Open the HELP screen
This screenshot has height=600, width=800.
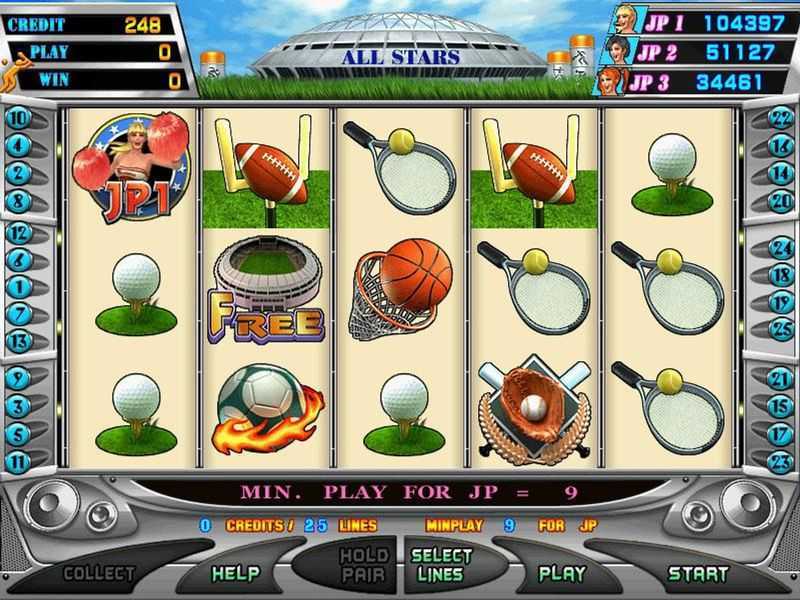[x=235, y=573]
